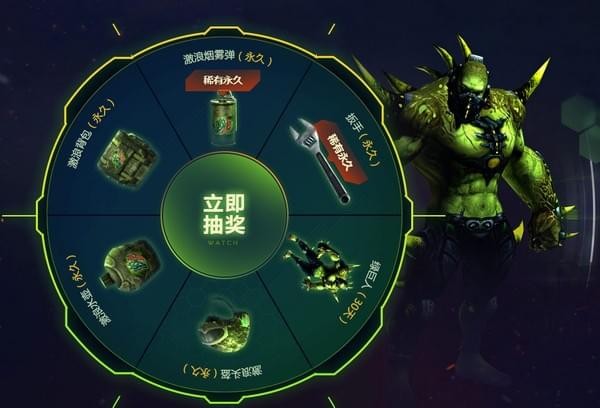Viewport: 600px width, 408px height.
Task: Pick the spiky green mutant character prize
Action: tap(319, 265)
